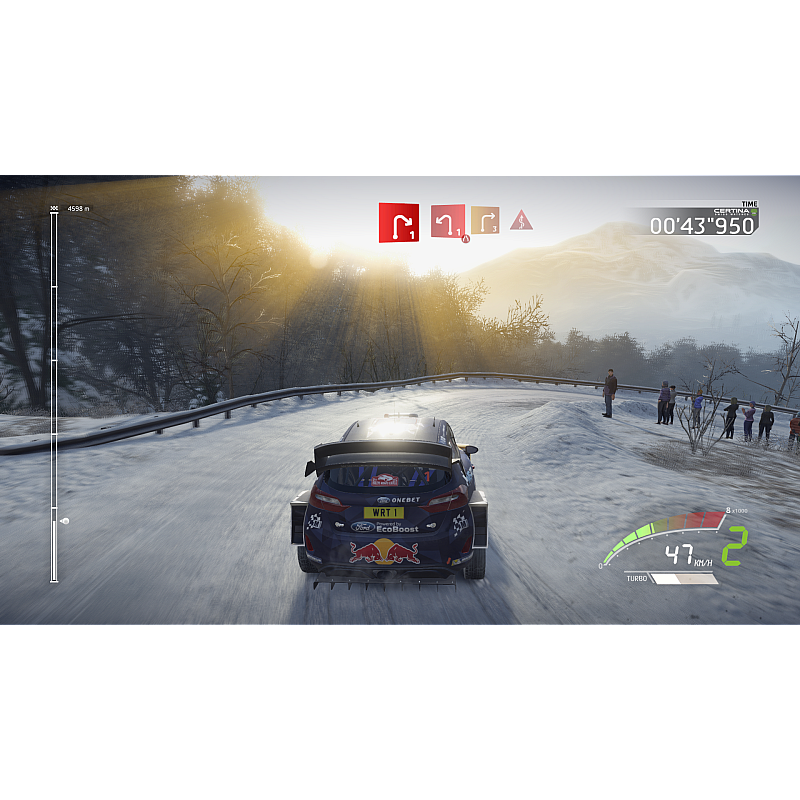Select the left hairpin pace note icon
The image size is (800, 800).
coord(447,221)
